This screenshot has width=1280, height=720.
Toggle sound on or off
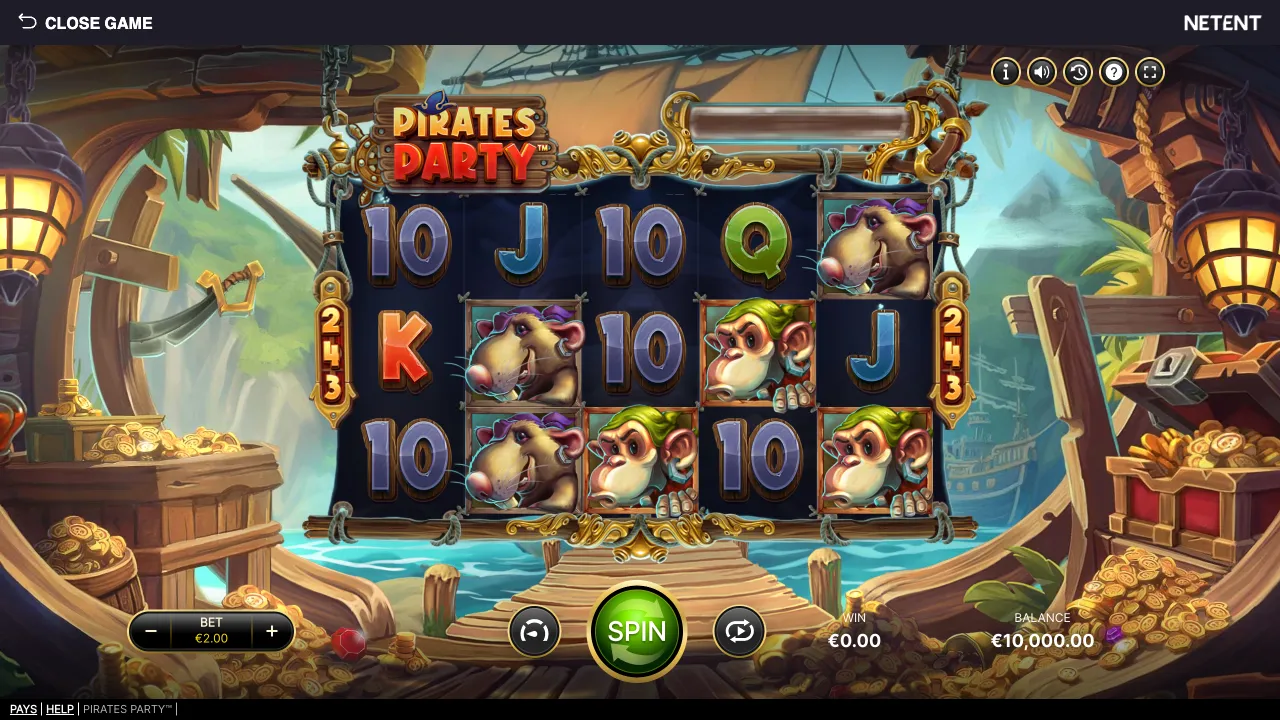pos(1041,71)
